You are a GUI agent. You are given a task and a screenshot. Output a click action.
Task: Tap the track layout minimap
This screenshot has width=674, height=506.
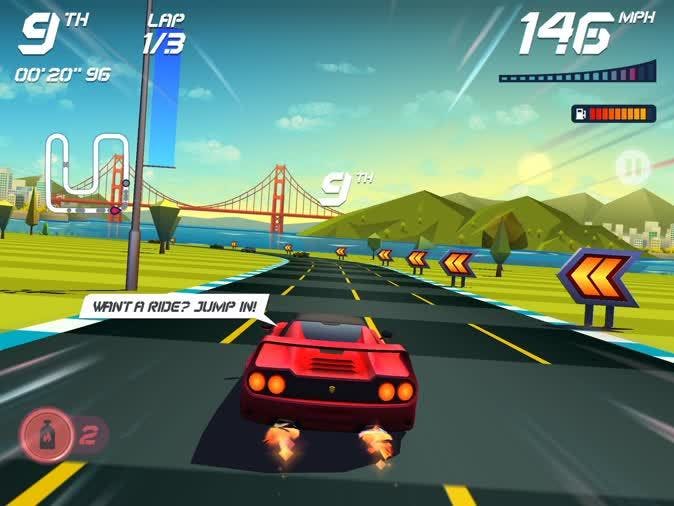[88, 172]
